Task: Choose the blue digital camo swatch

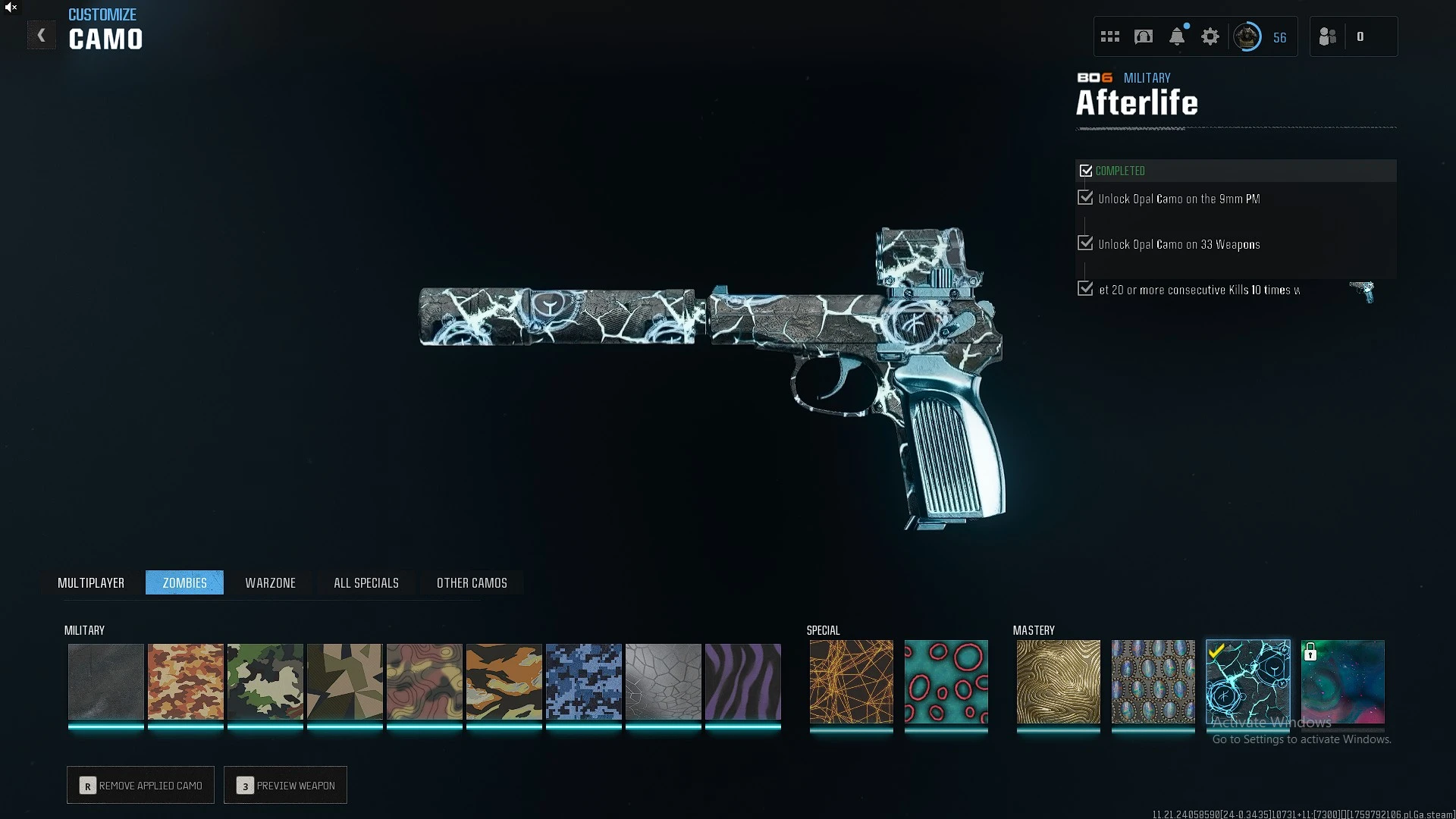Action: click(x=584, y=682)
